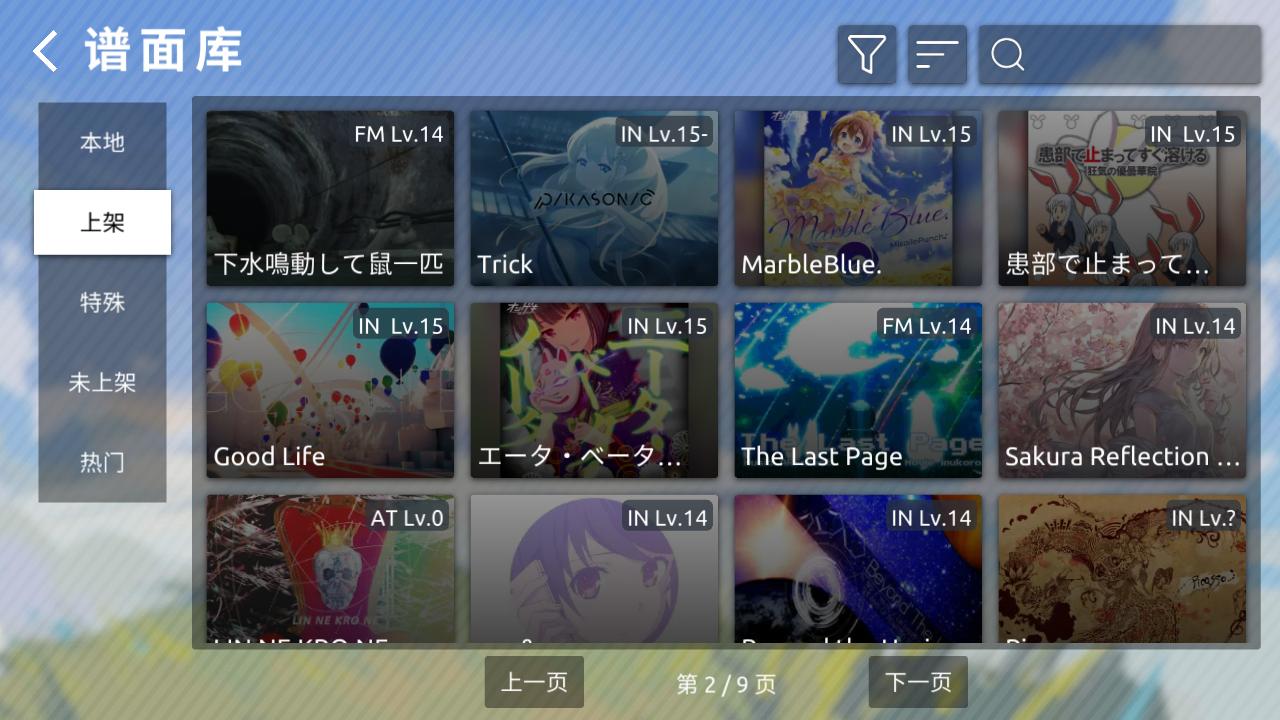The image size is (1280, 720).
Task: Select the Good Life song card
Action: coord(329,390)
